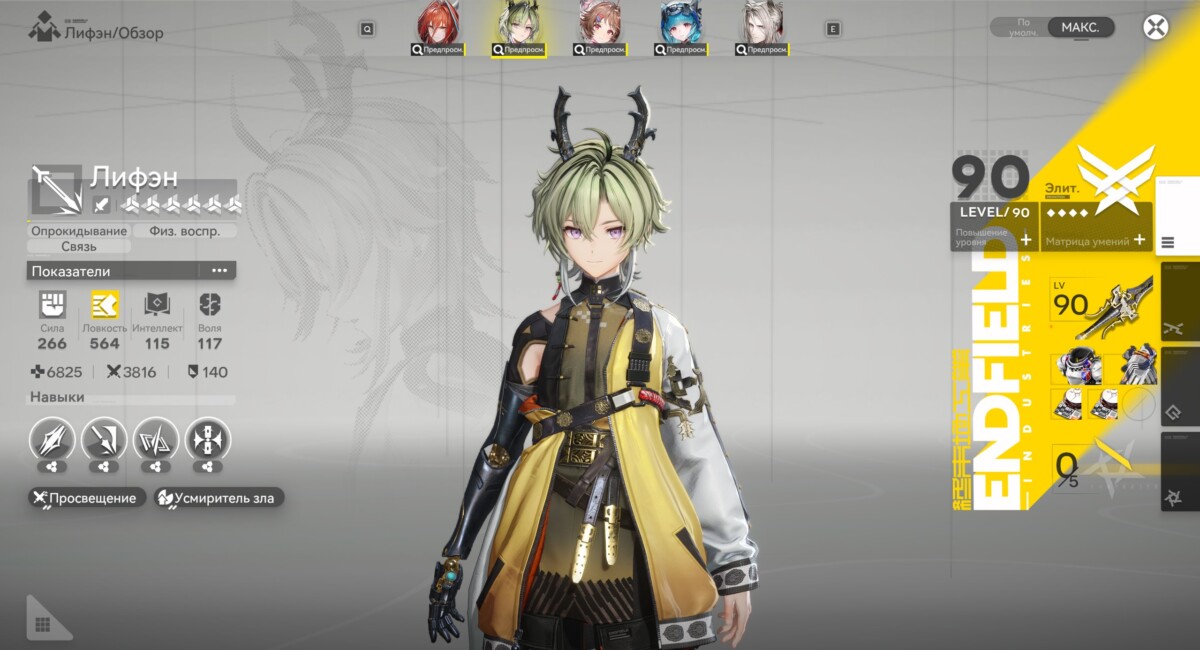Select the red-haired operator portrait
Viewport: 1200px width, 650px height.
(x=437, y=27)
